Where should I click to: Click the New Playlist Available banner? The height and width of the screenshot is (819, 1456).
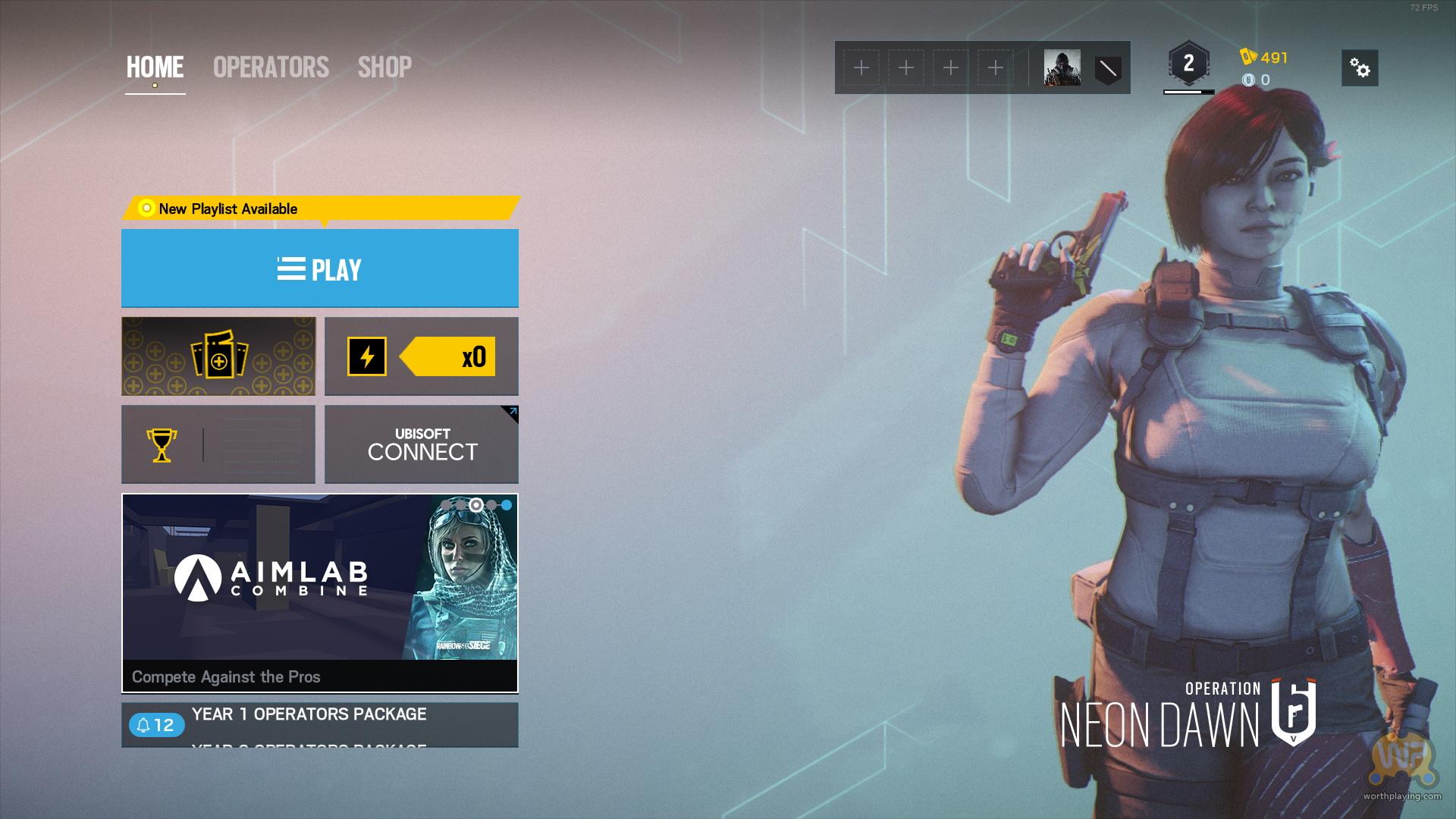(319, 209)
